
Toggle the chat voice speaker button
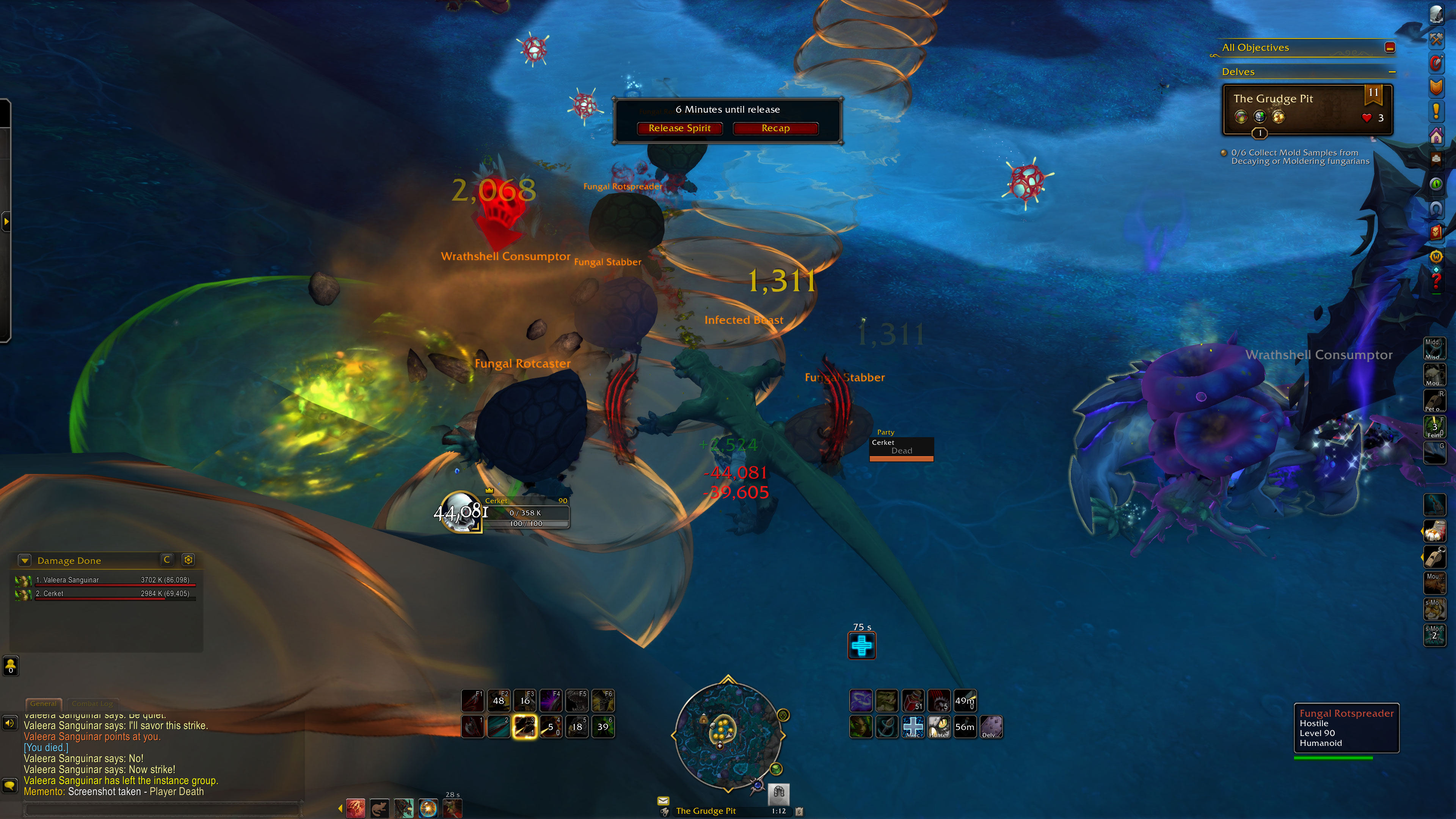click(x=9, y=723)
